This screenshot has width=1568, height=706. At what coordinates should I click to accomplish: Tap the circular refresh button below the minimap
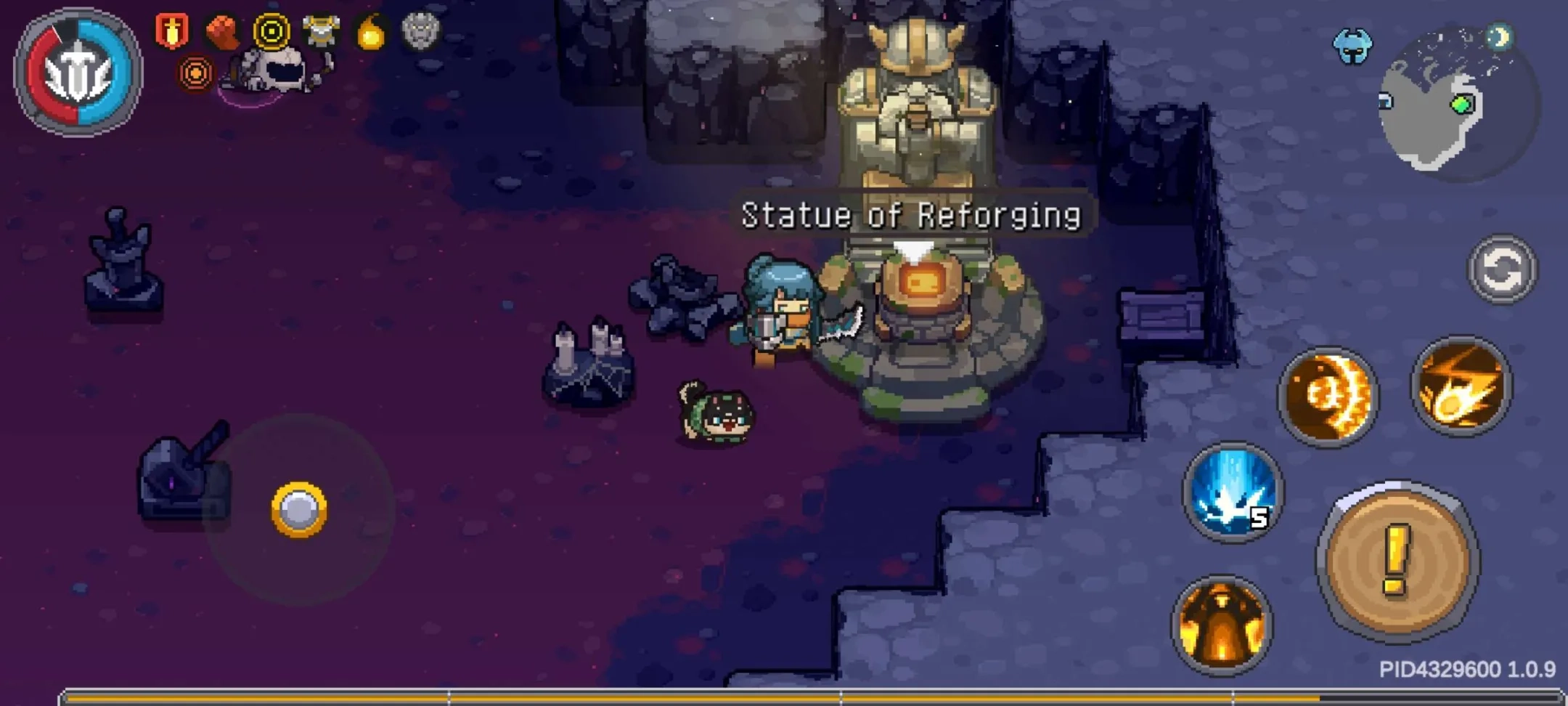[x=1500, y=269]
